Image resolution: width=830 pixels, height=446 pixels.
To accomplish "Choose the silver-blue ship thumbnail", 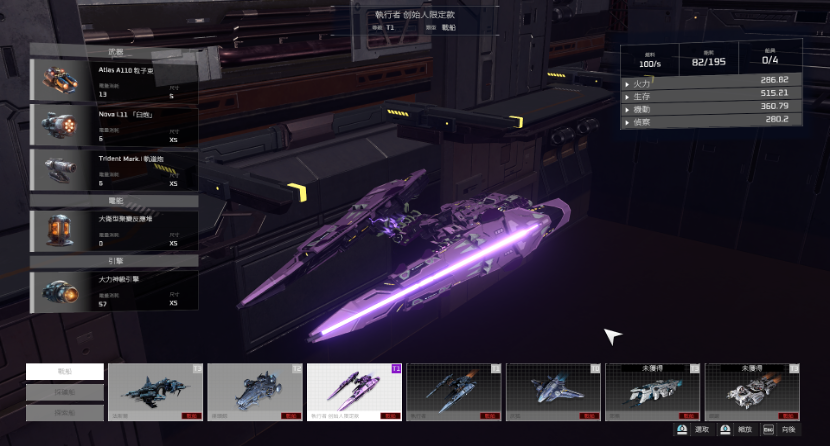I will tap(553, 391).
